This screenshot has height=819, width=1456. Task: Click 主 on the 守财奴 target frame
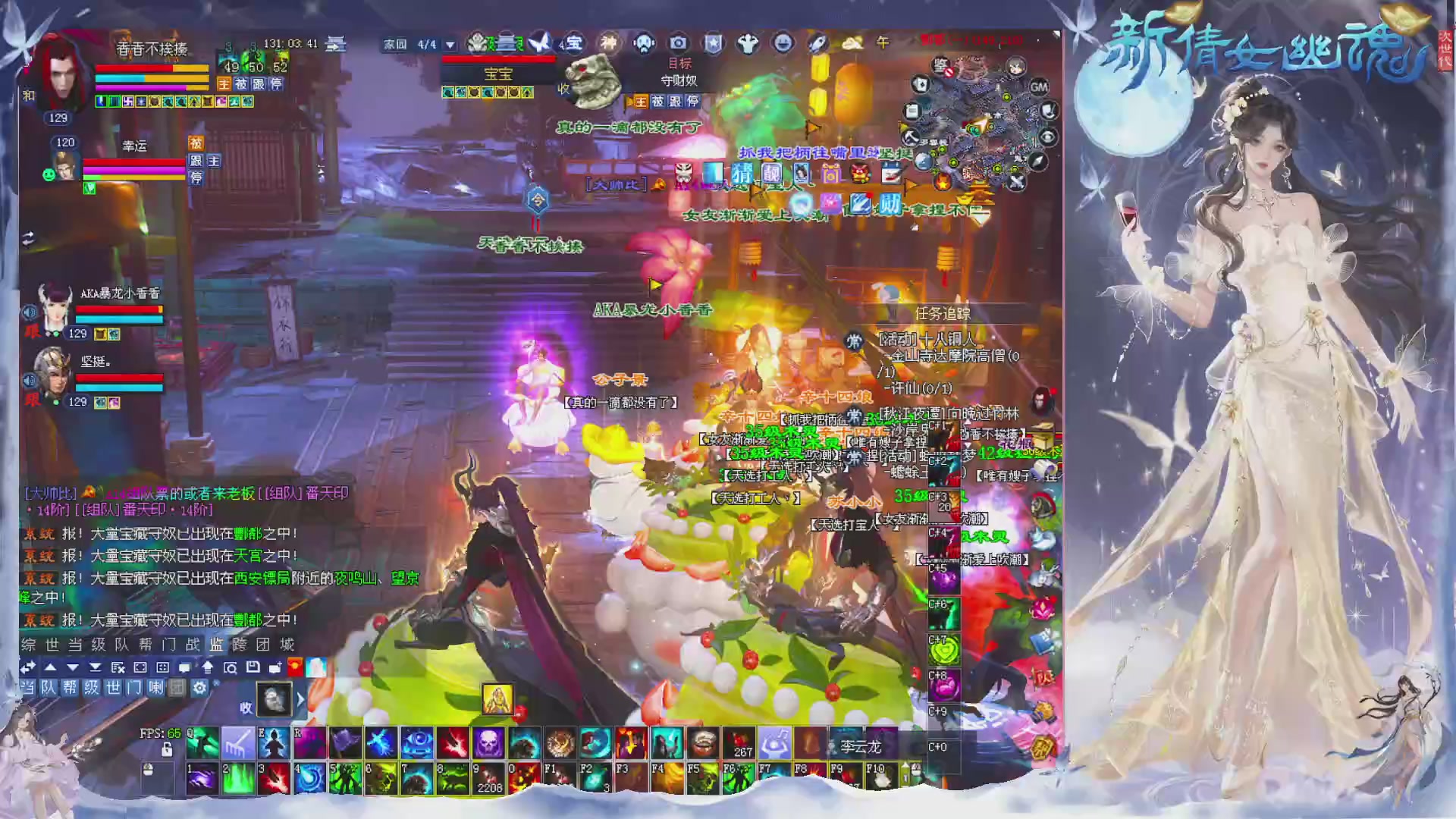(642, 102)
